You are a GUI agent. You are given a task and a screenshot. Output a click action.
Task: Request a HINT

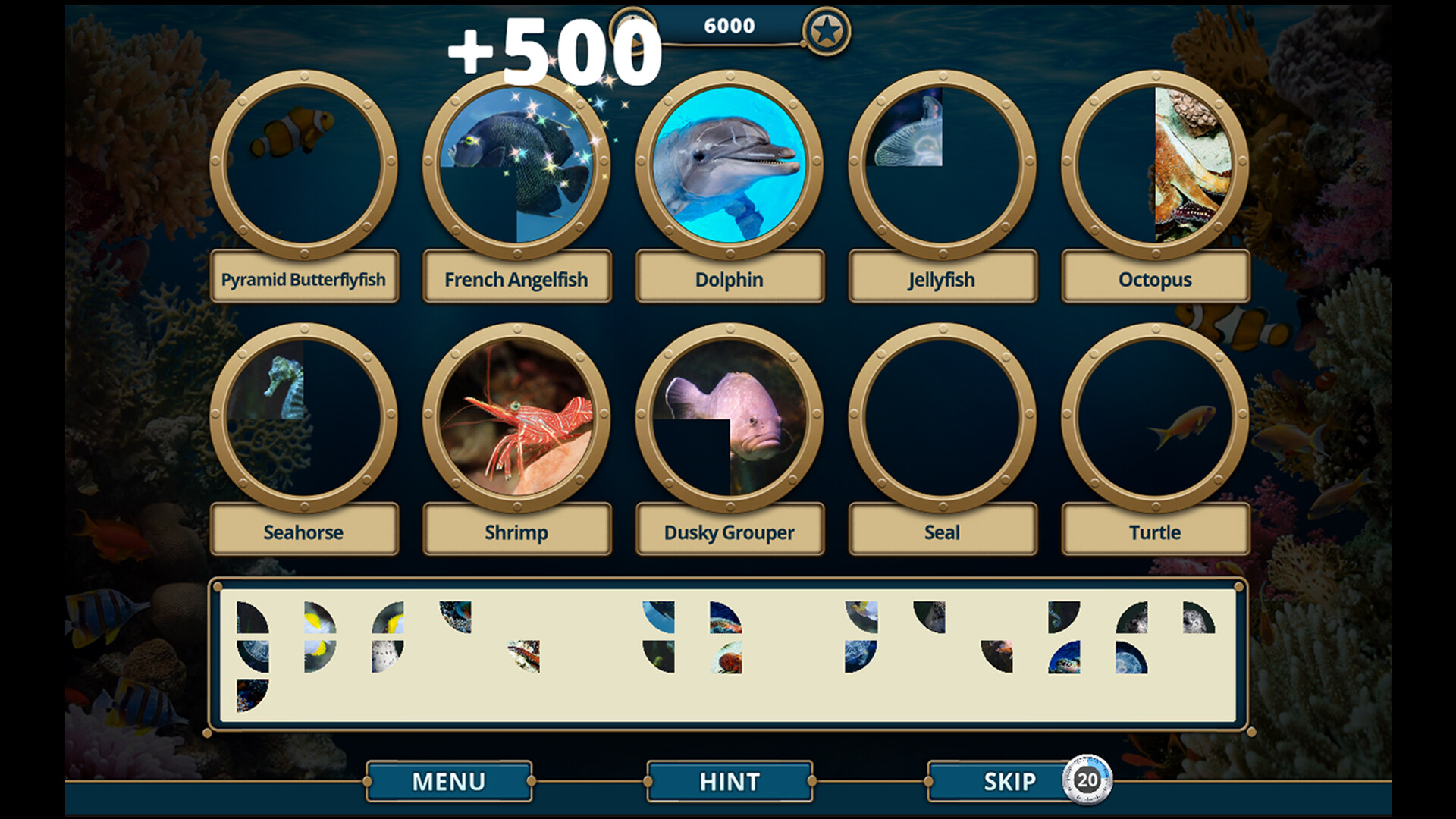click(728, 780)
